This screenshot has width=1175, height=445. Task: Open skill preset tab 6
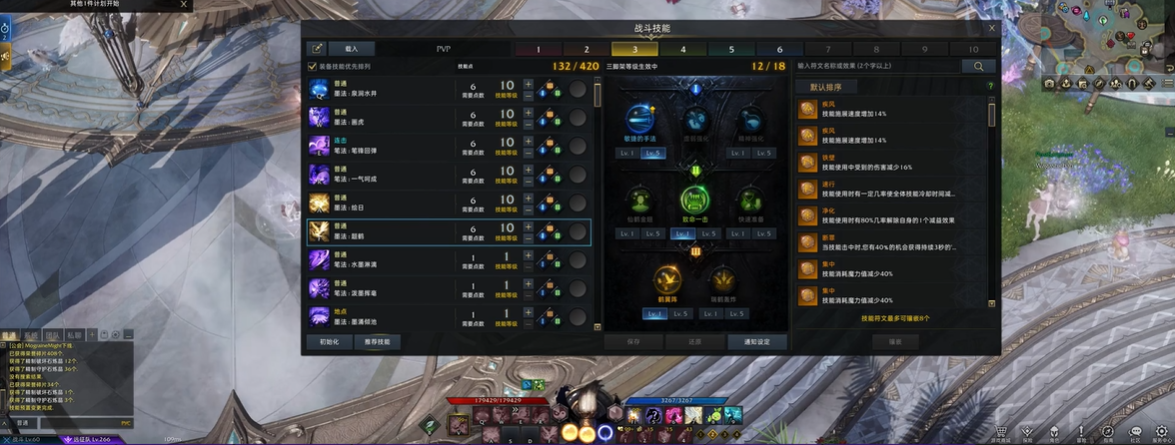pos(780,49)
